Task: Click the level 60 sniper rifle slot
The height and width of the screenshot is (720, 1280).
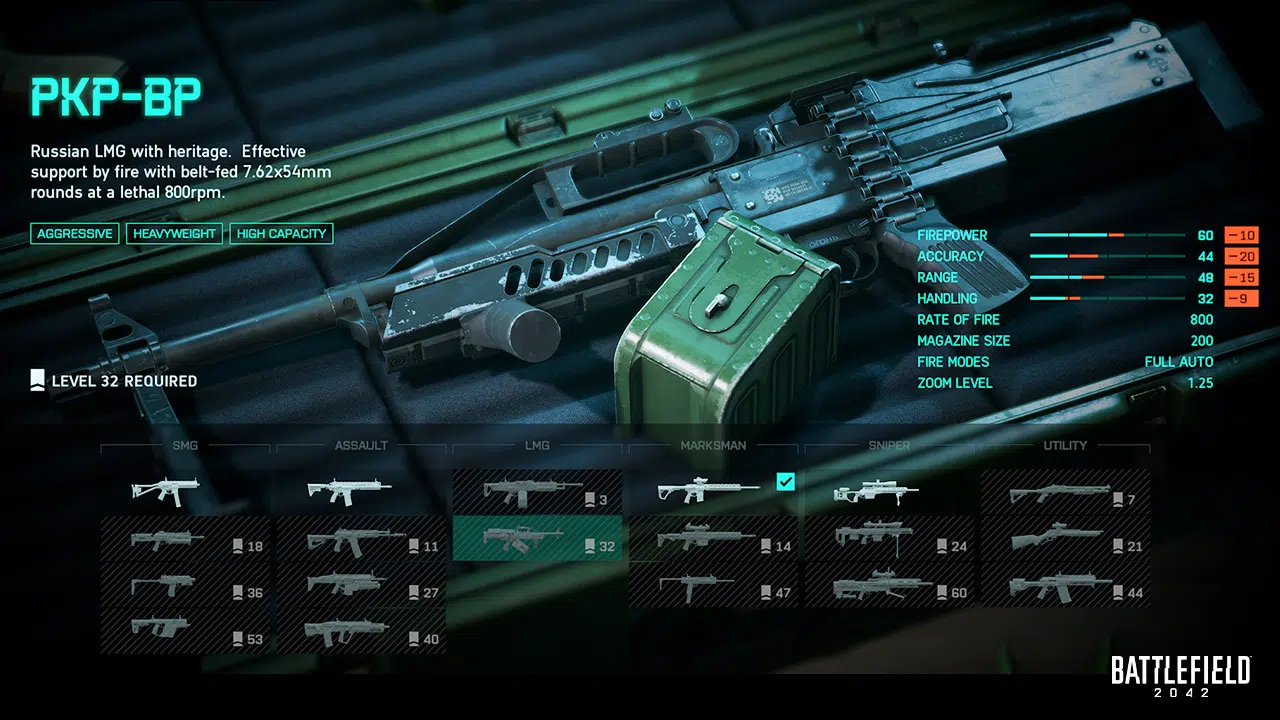Action: pyautogui.click(x=889, y=586)
